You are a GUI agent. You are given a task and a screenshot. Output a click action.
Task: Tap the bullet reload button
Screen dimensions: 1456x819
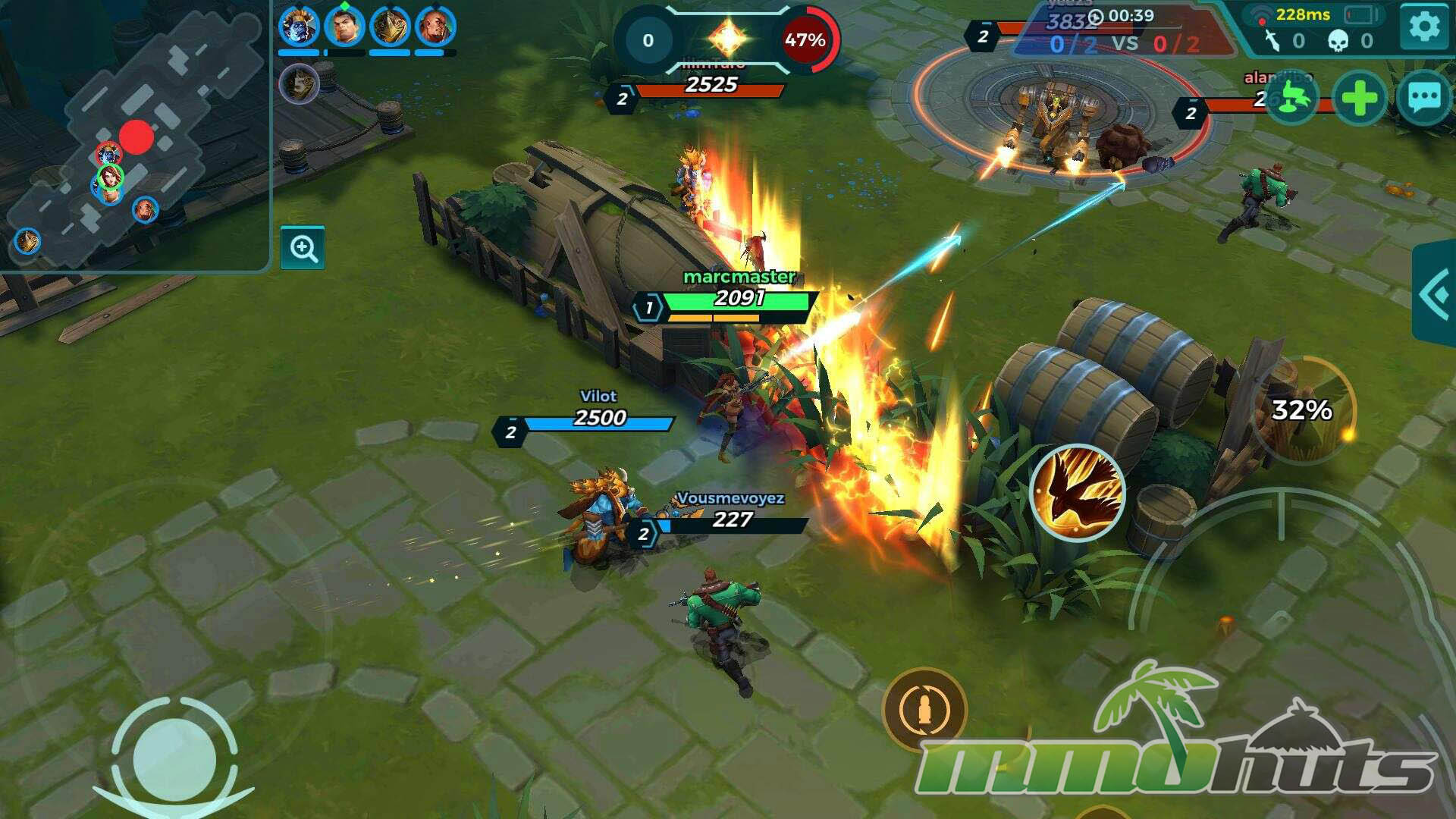pos(924,711)
